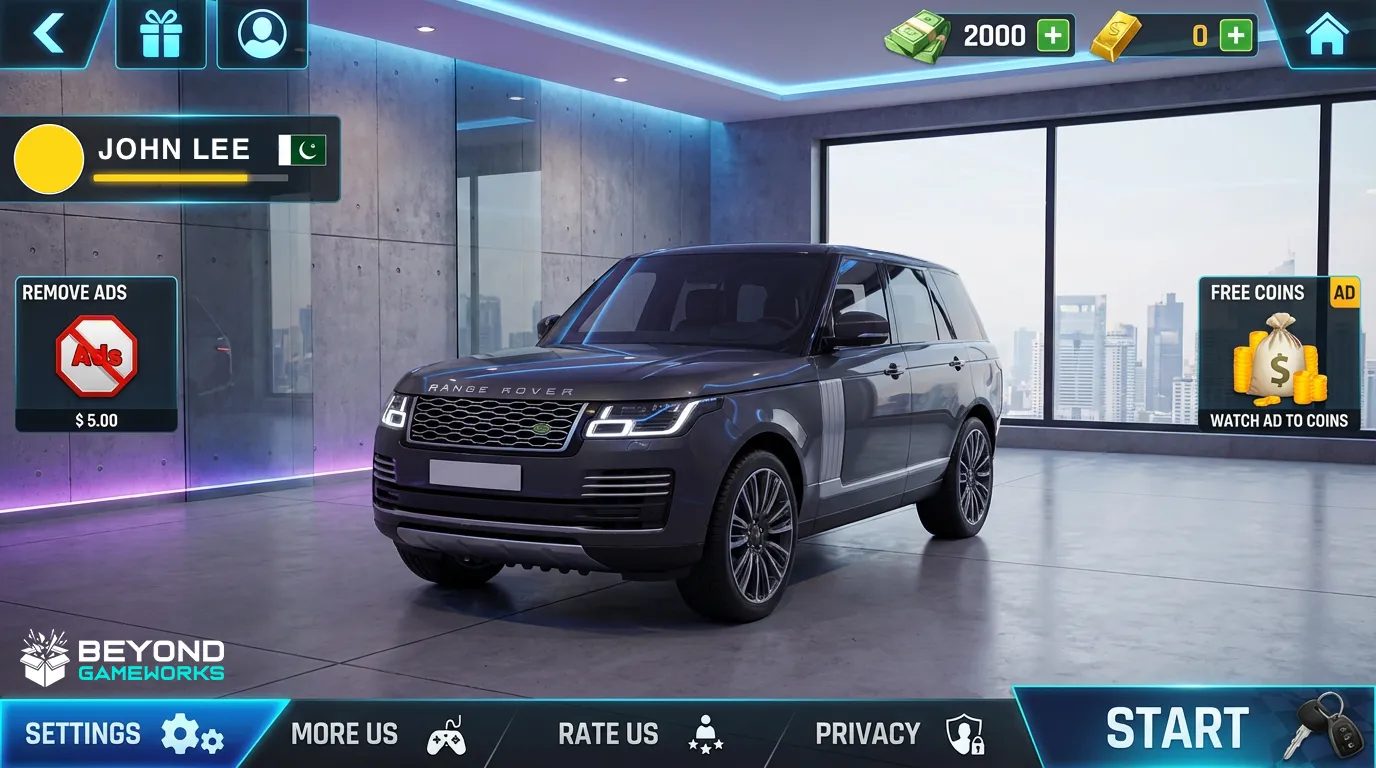
Task: Open the gears icon beside Settings
Action: [x=190, y=733]
